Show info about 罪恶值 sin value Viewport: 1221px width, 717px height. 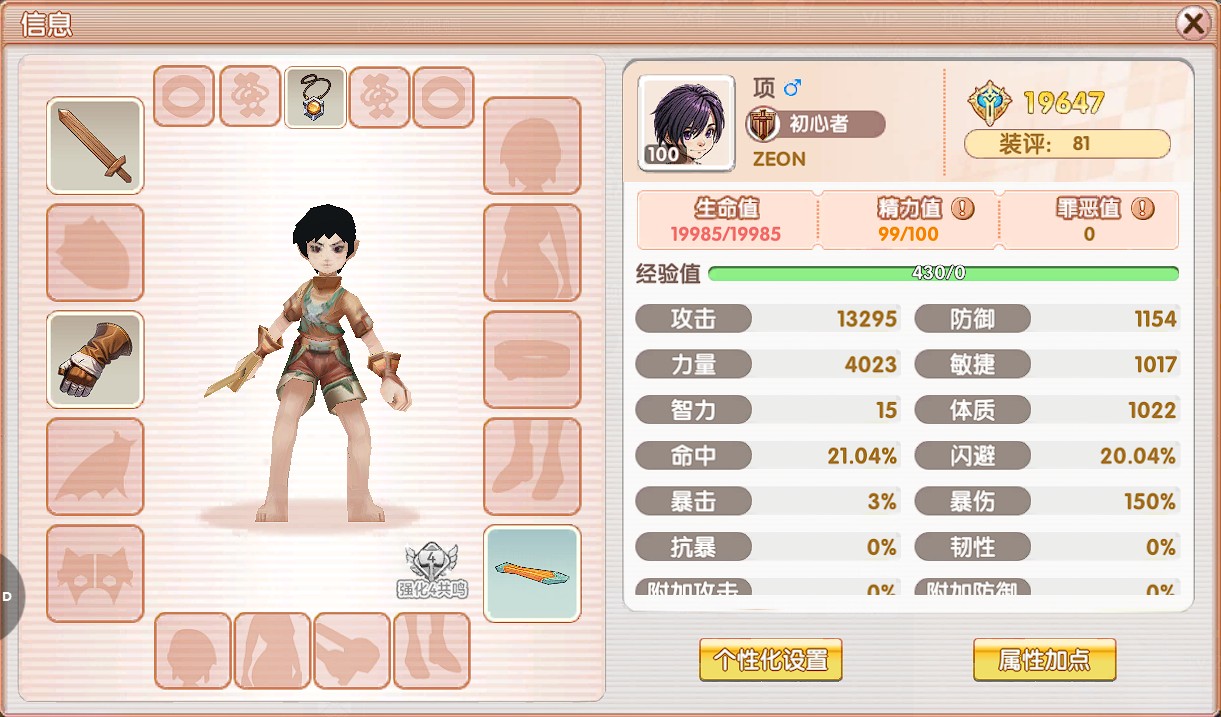coord(1143,209)
